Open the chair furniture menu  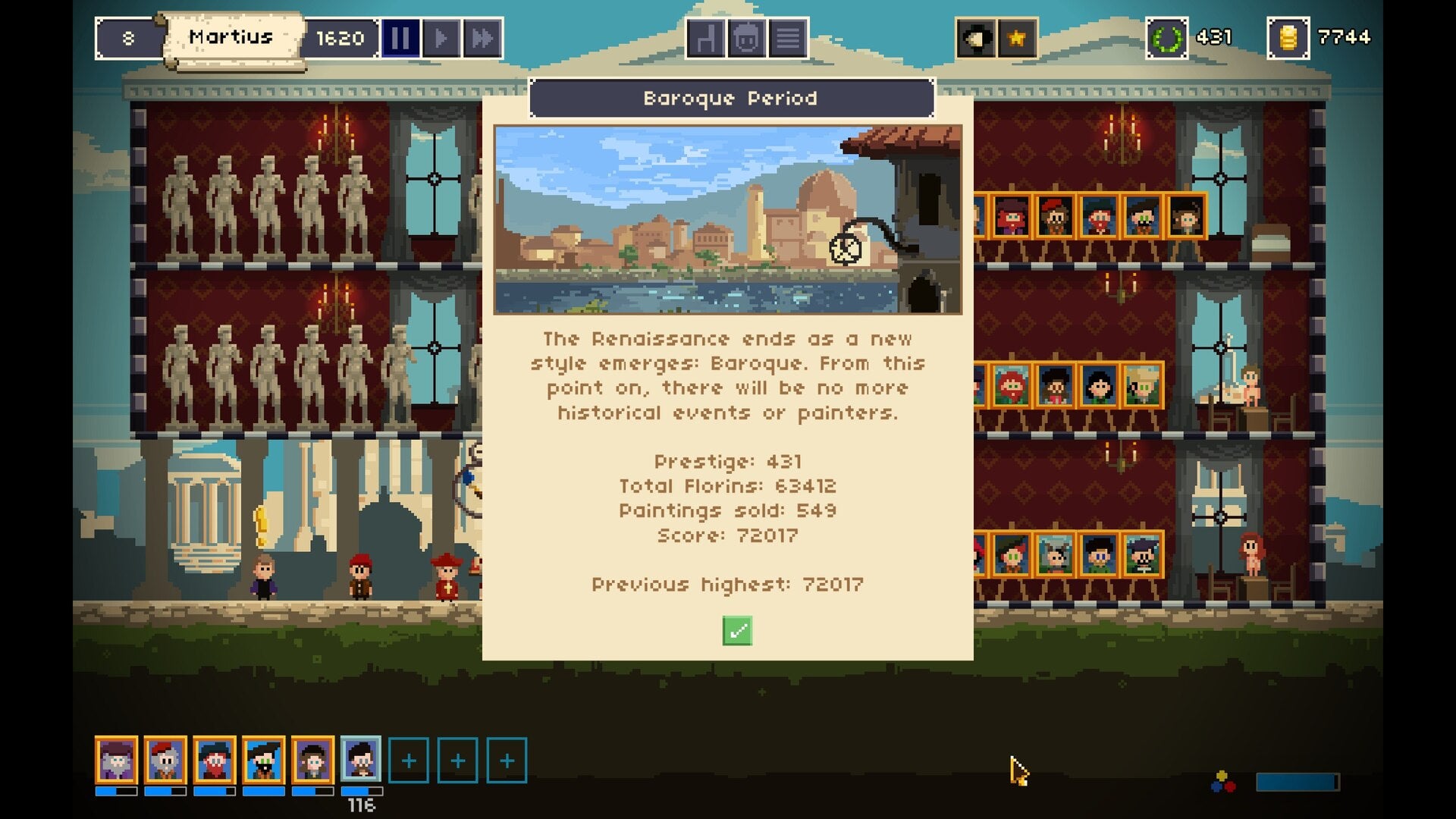(x=705, y=38)
